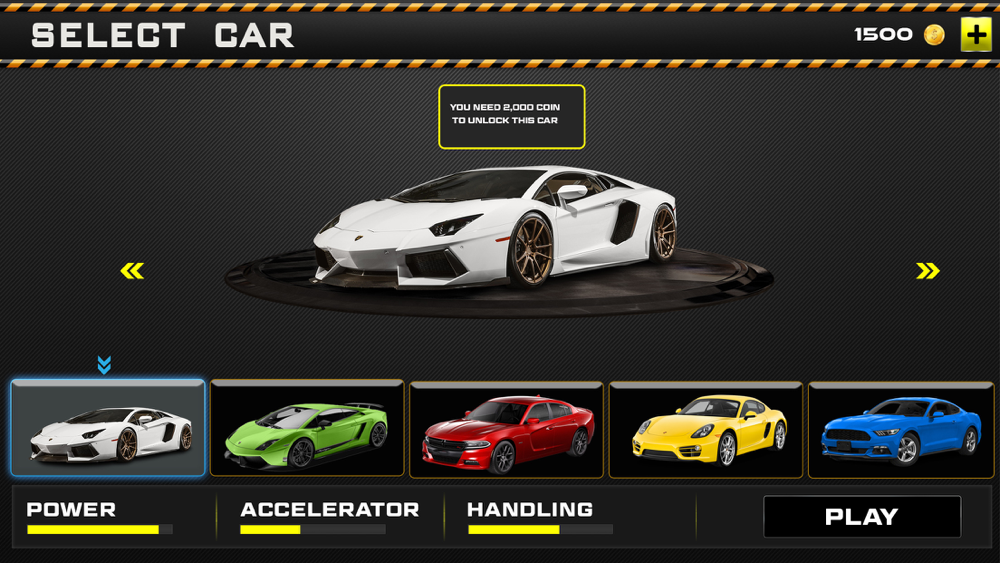This screenshot has height=563, width=1000.
Task: Select the yellow coupe thumbnail
Action: click(706, 429)
